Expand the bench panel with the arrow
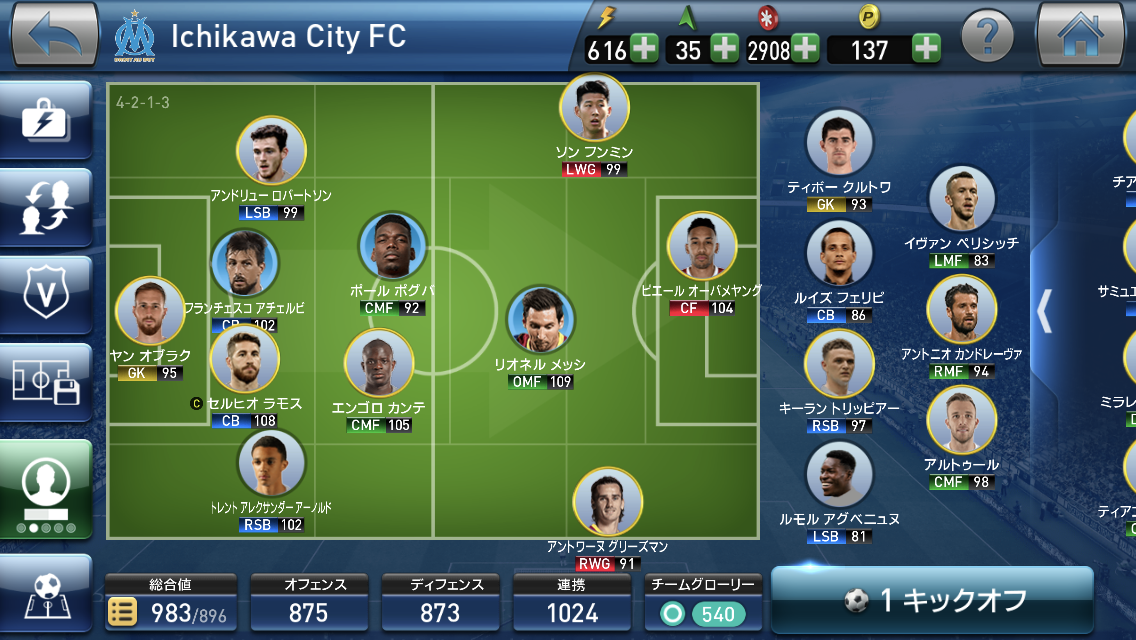Viewport: 1136px width, 640px height. click(1044, 311)
